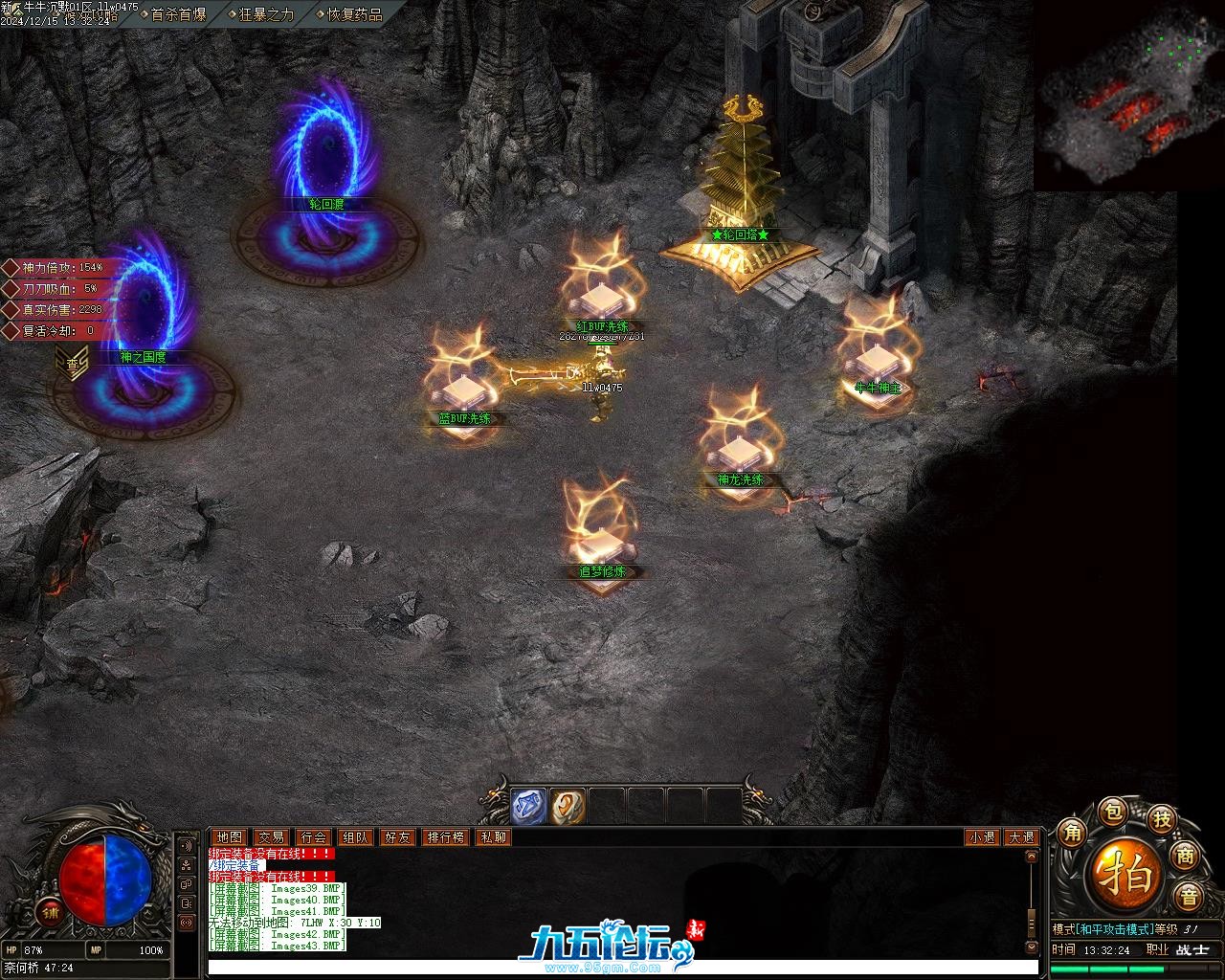Screen dimensions: 1225x980
Task: Open the 私聊 private chat
Action: pos(494,837)
